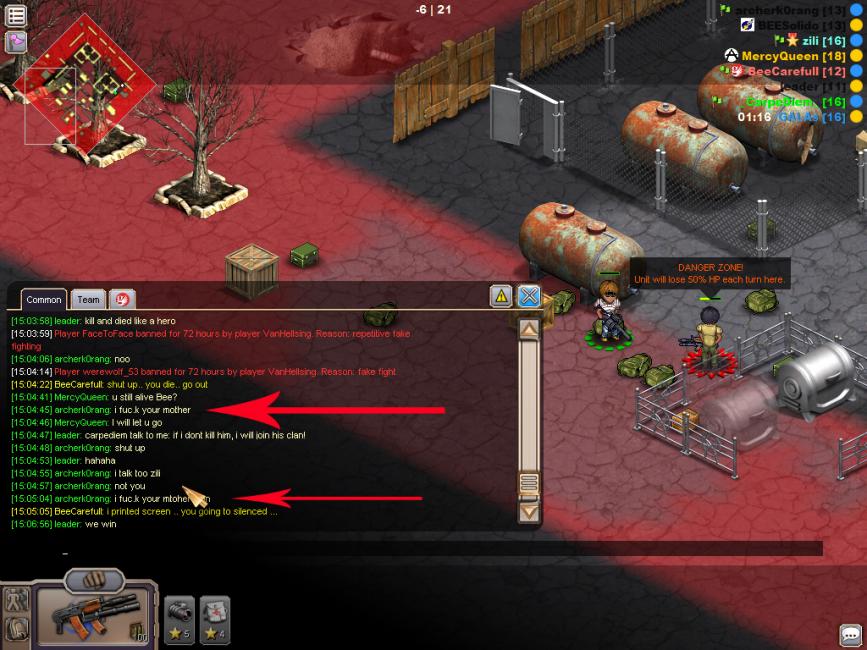
Task: Open the red emblem chat tab
Action: point(122,299)
